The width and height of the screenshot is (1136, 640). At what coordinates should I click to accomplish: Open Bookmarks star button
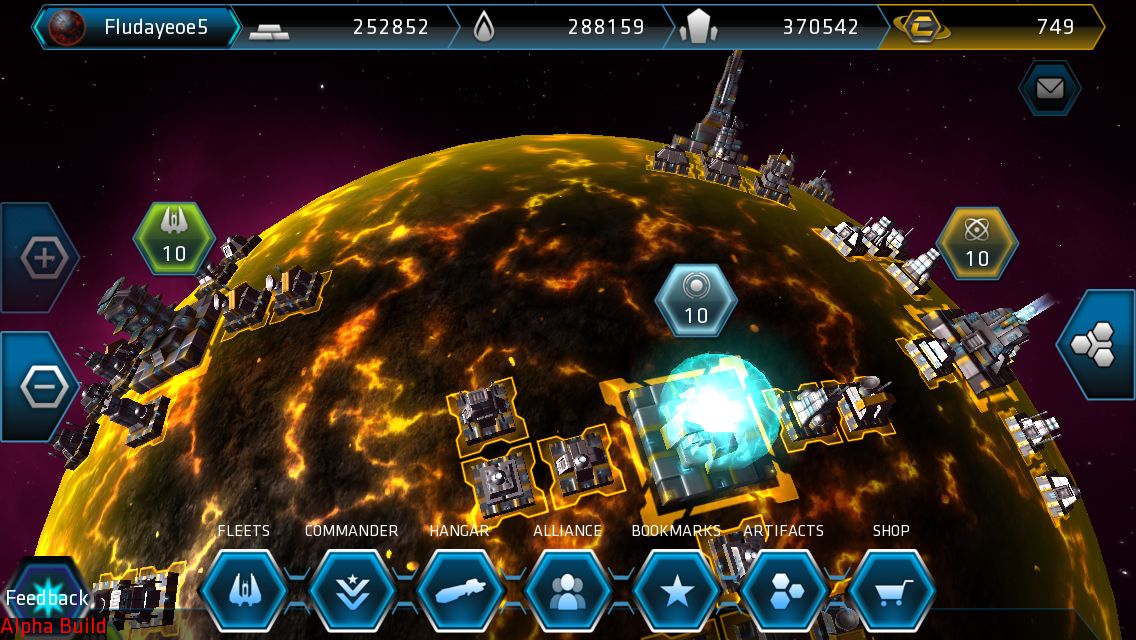(x=676, y=590)
